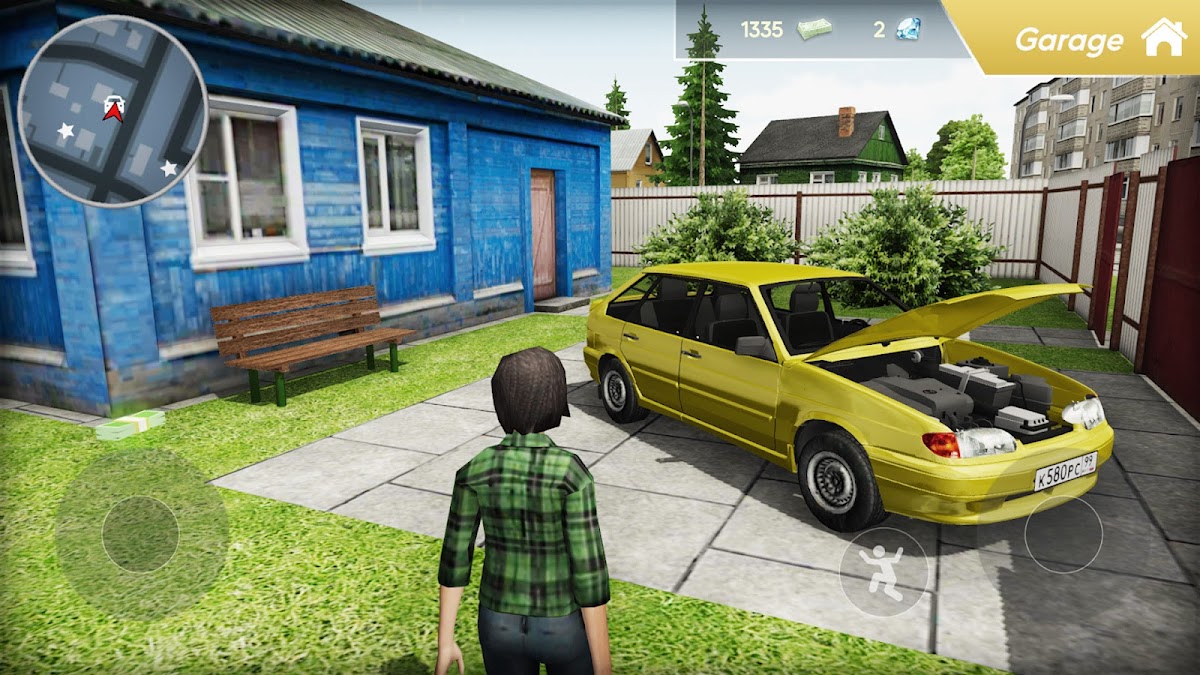Tap the jumping figure action button

pyautogui.click(x=883, y=572)
